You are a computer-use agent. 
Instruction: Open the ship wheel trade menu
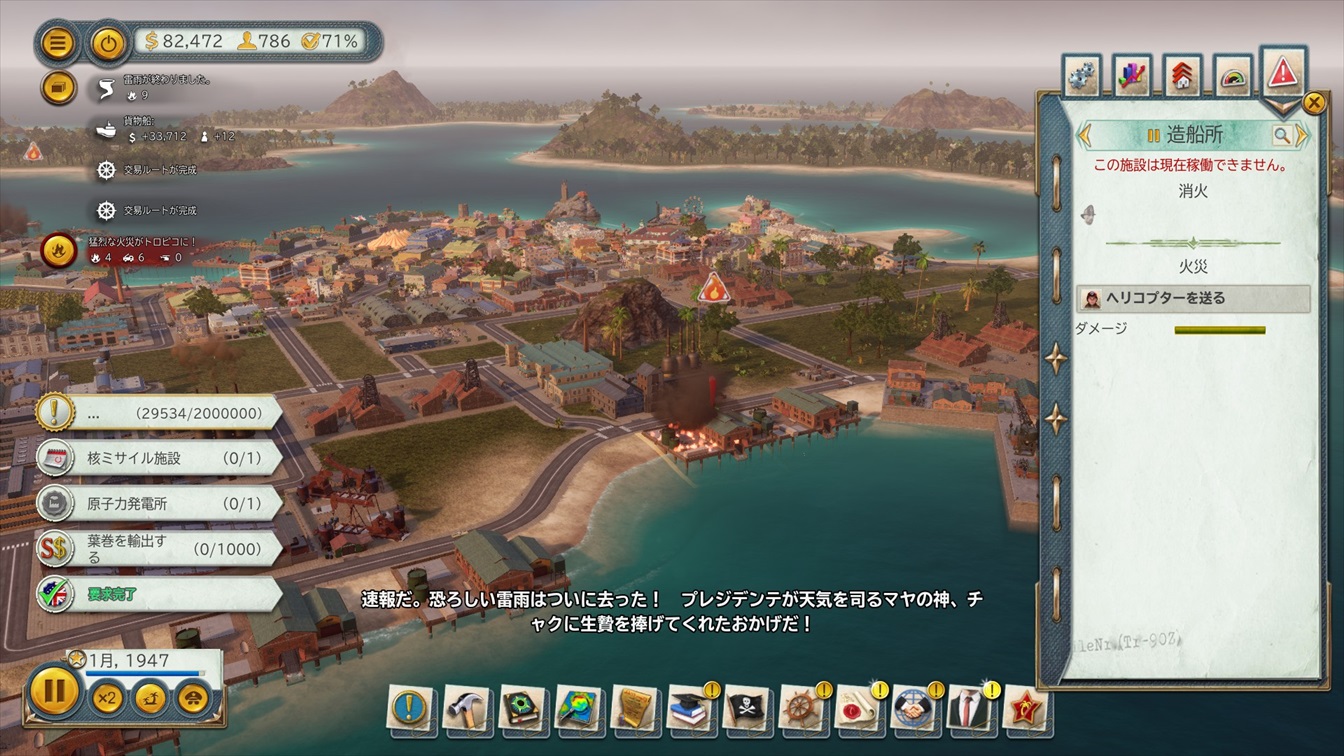pyautogui.click(x=801, y=706)
